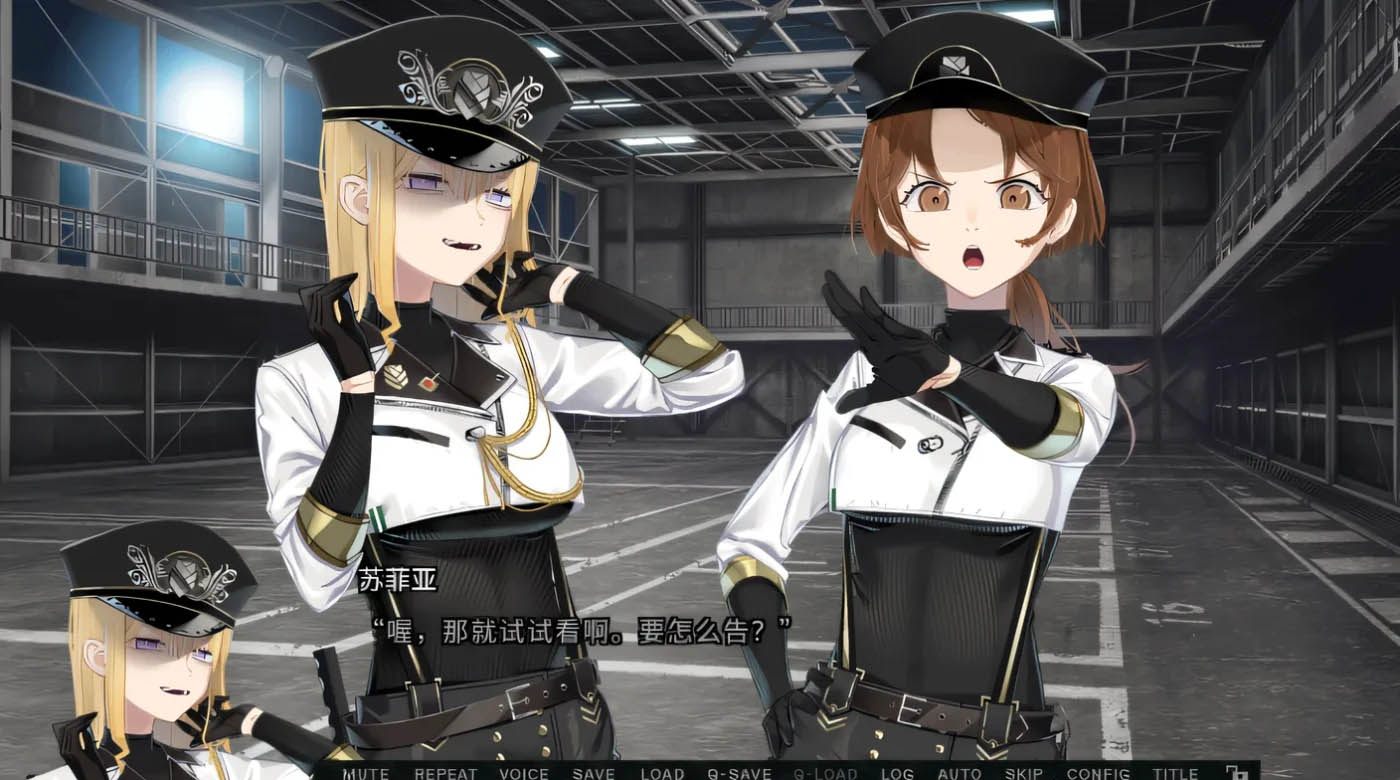Enable SKIP text mode
Viewport: 1400px width, 780px height.
1023,773
